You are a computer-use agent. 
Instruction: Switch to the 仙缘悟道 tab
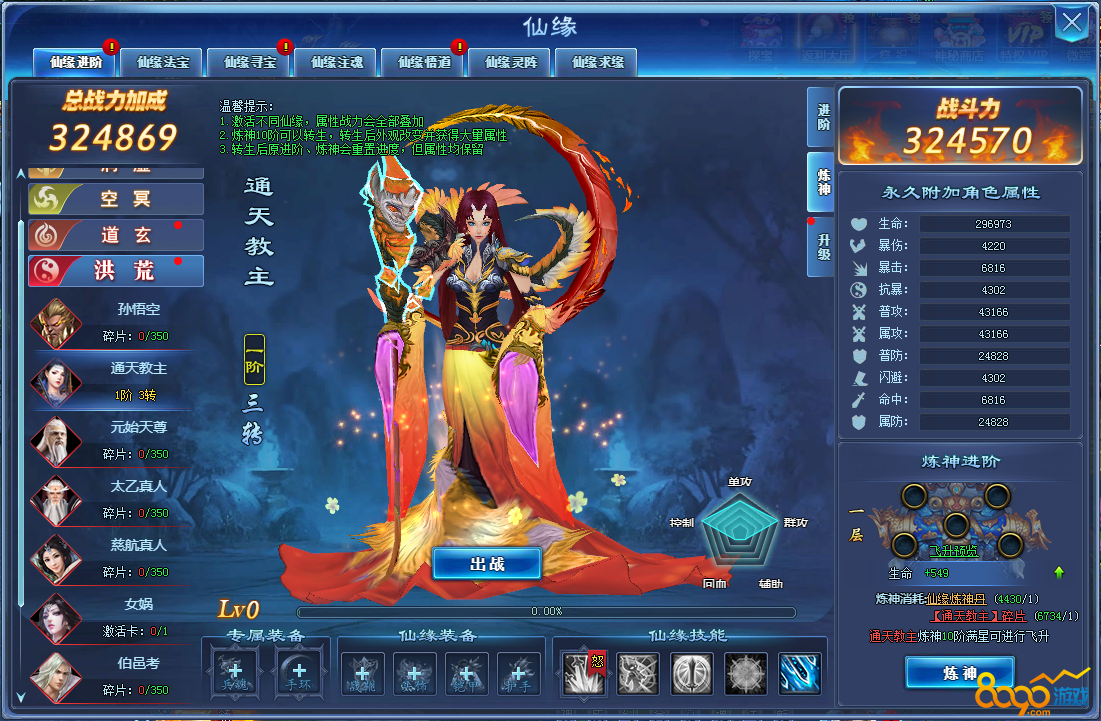coord(423,62)
